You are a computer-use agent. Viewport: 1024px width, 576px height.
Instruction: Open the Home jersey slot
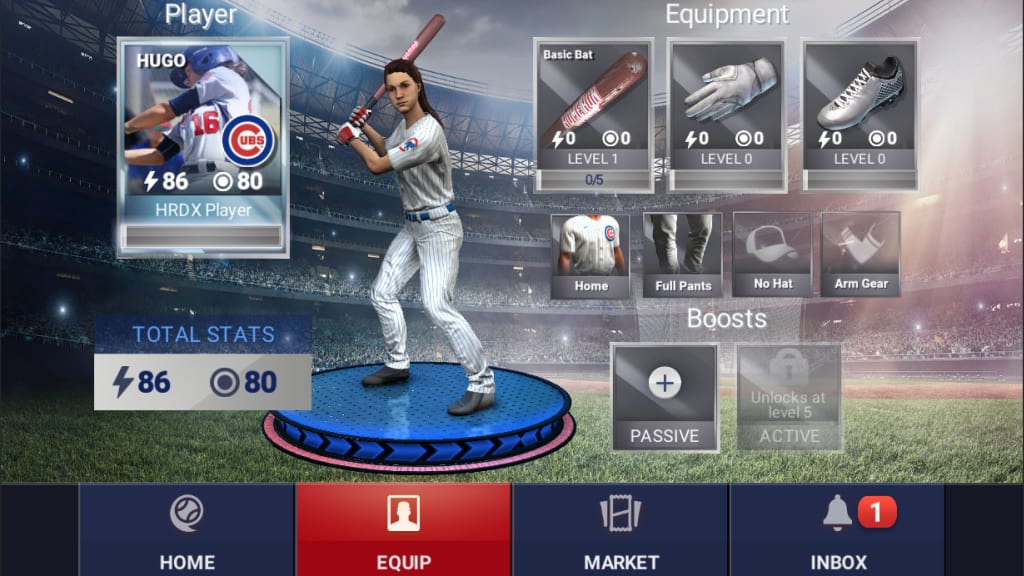591,255
